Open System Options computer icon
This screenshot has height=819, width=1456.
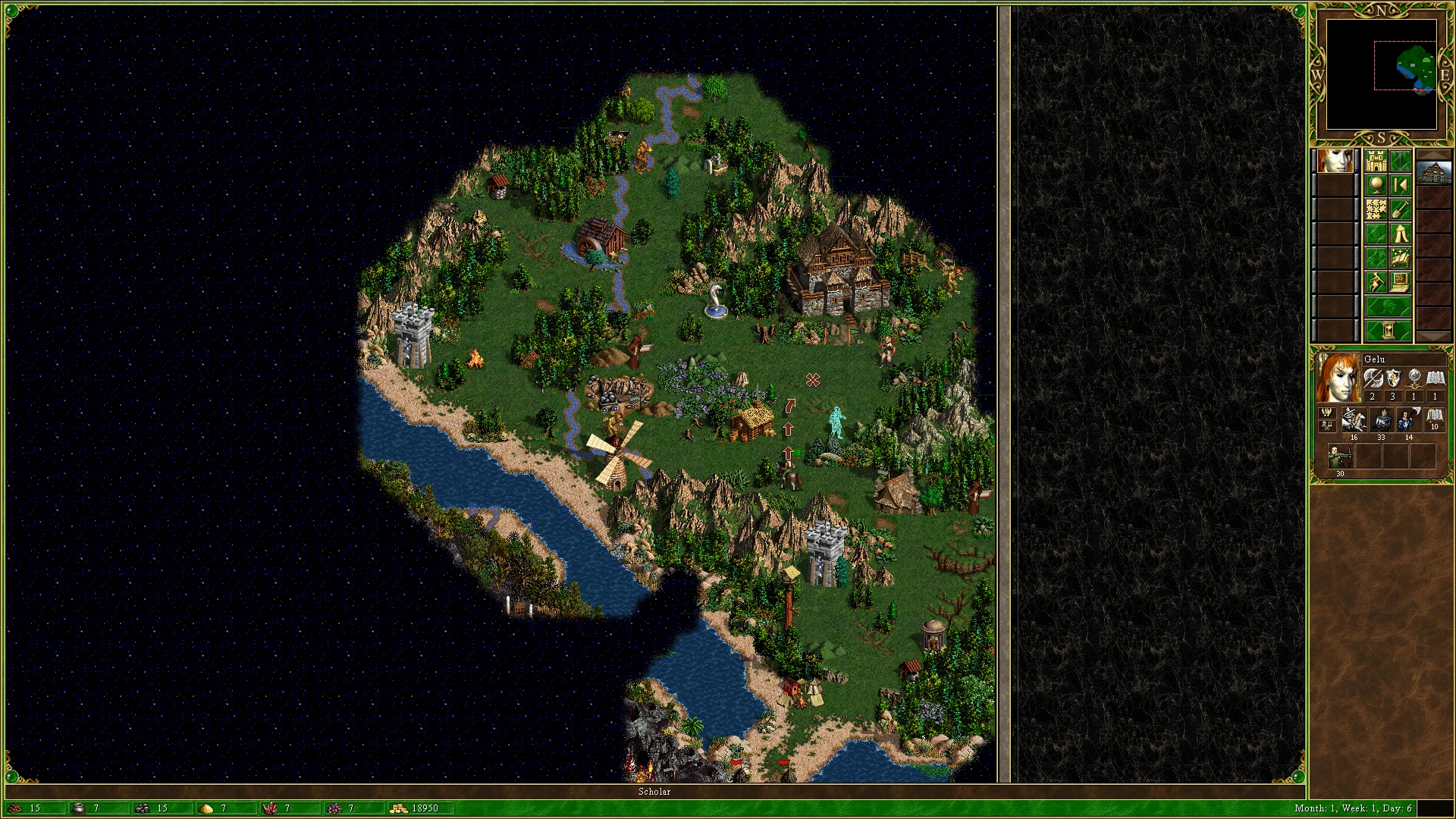click(1401, 281)
